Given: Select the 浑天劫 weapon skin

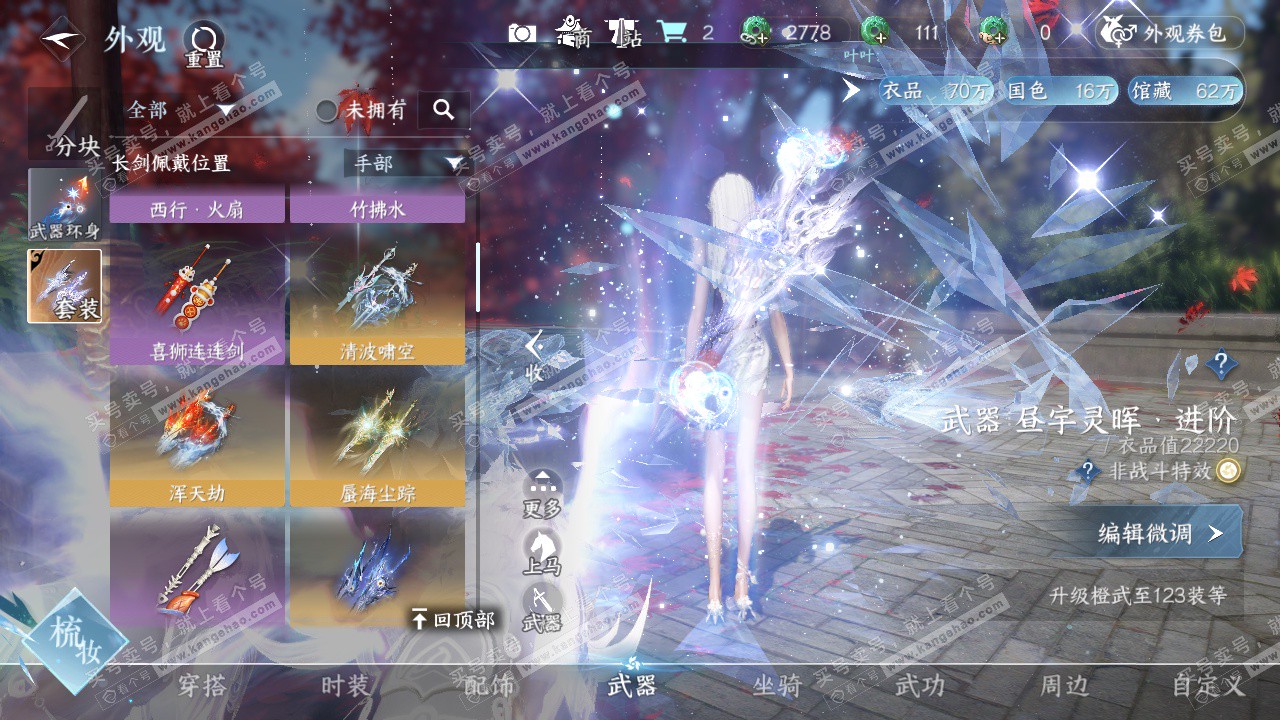Looking at the screenshot, I should point(197,438).
